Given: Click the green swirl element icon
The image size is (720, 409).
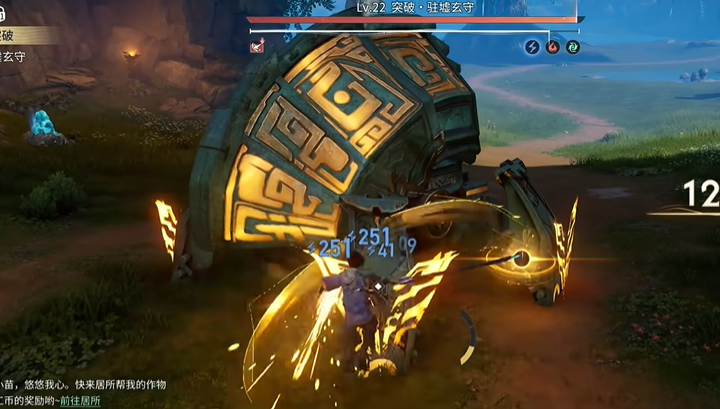Looking at the screenshot, I should 572,46.
